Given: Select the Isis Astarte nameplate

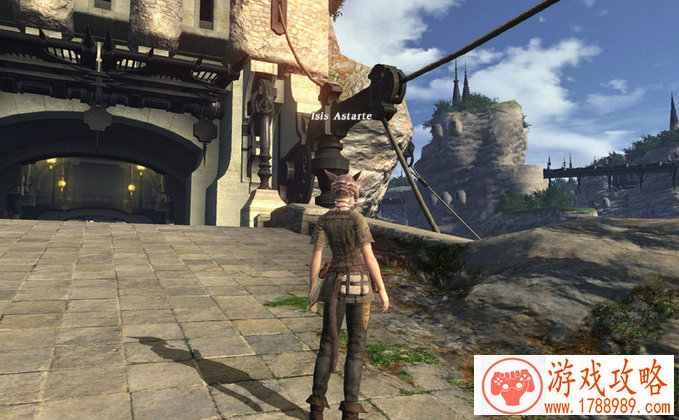Looking at the screenshot, I should [x=340, y=116].
